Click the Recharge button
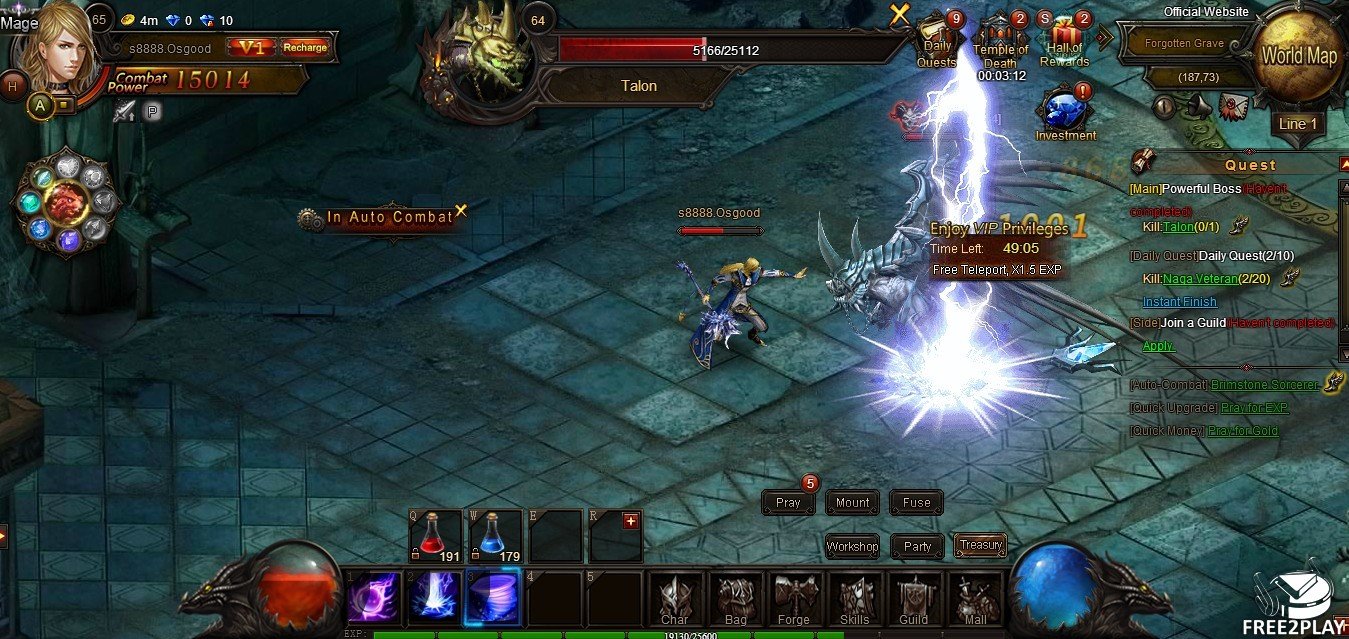 (304, 47)
